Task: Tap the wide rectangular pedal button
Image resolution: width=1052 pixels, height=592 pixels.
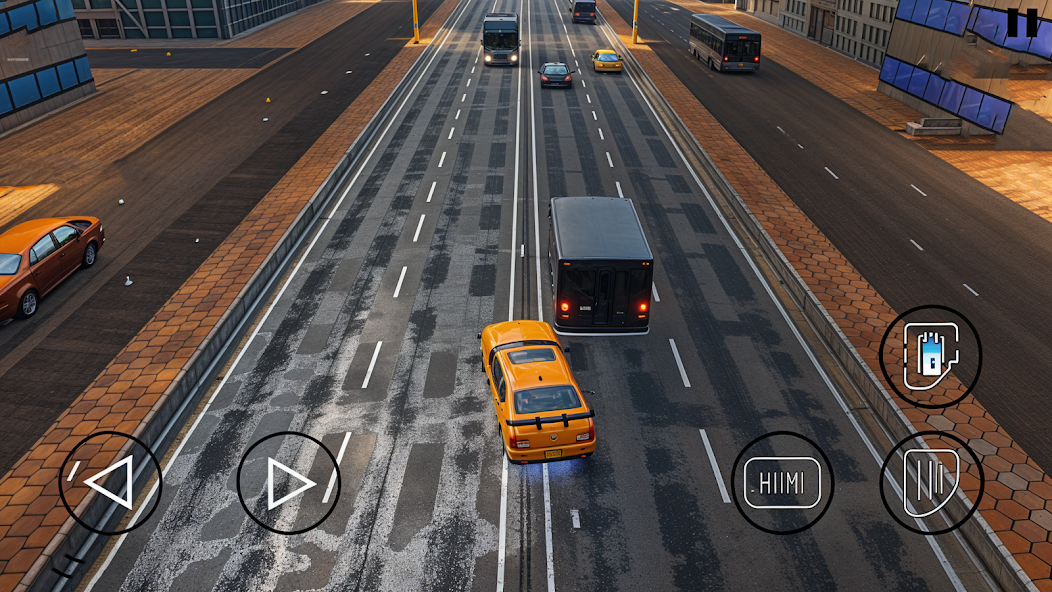Action: (x=782, y=483)
